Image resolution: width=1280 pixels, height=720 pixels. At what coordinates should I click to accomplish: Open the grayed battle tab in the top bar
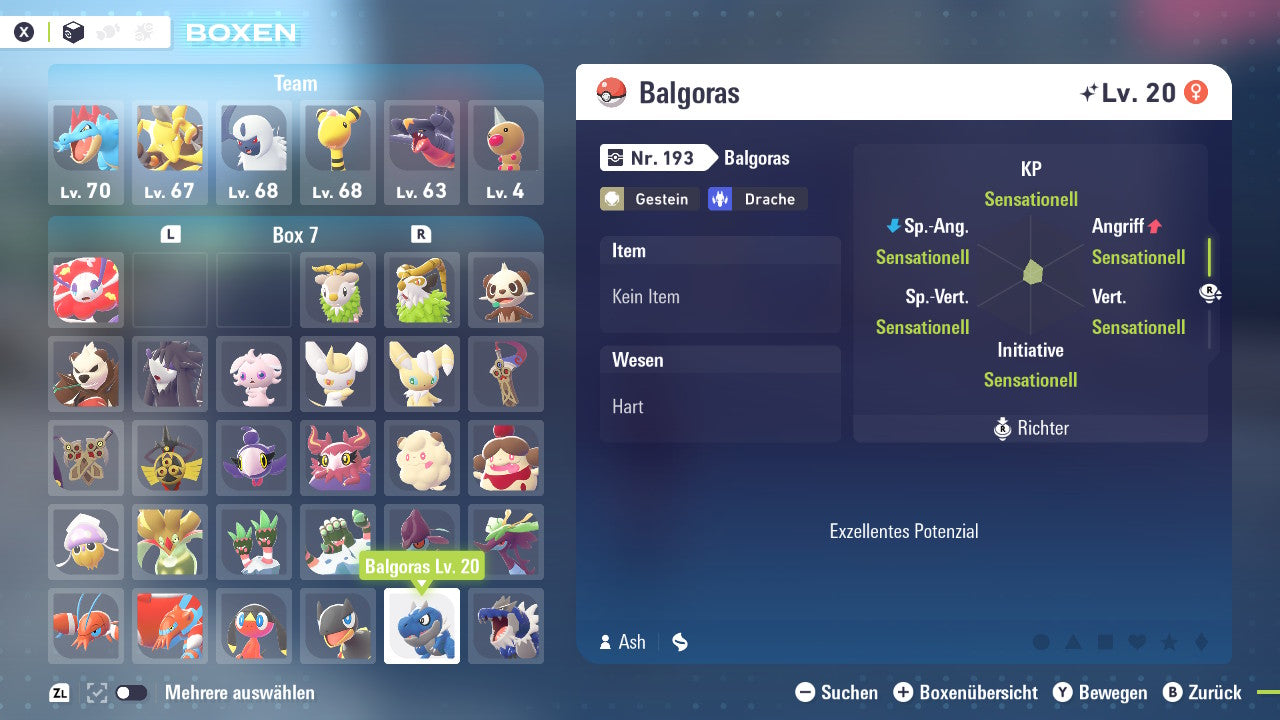(143, 32)
